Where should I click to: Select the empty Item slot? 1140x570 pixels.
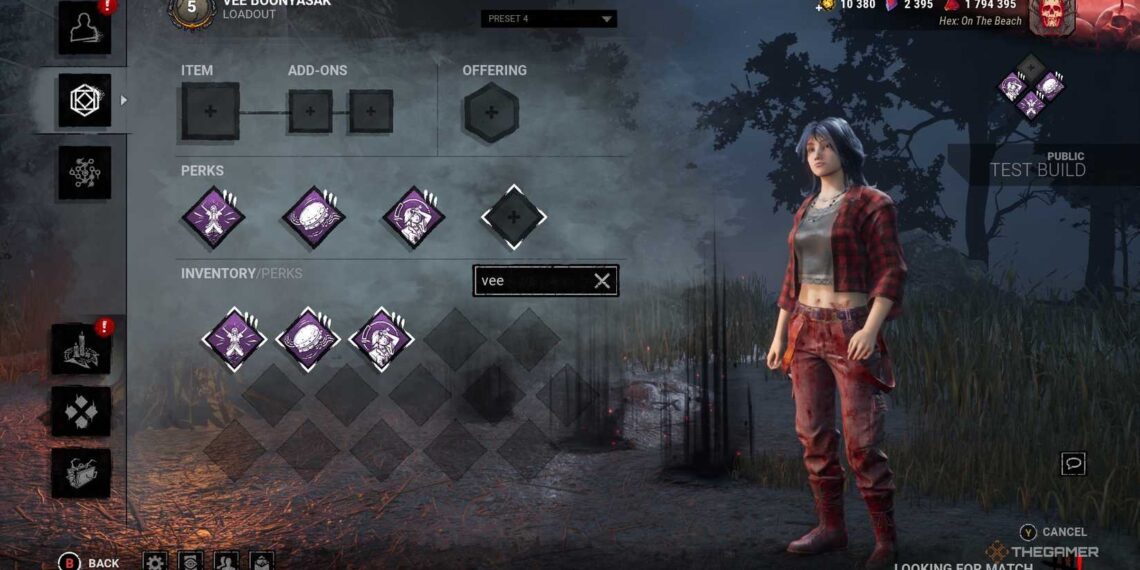(x=210, y=111)
